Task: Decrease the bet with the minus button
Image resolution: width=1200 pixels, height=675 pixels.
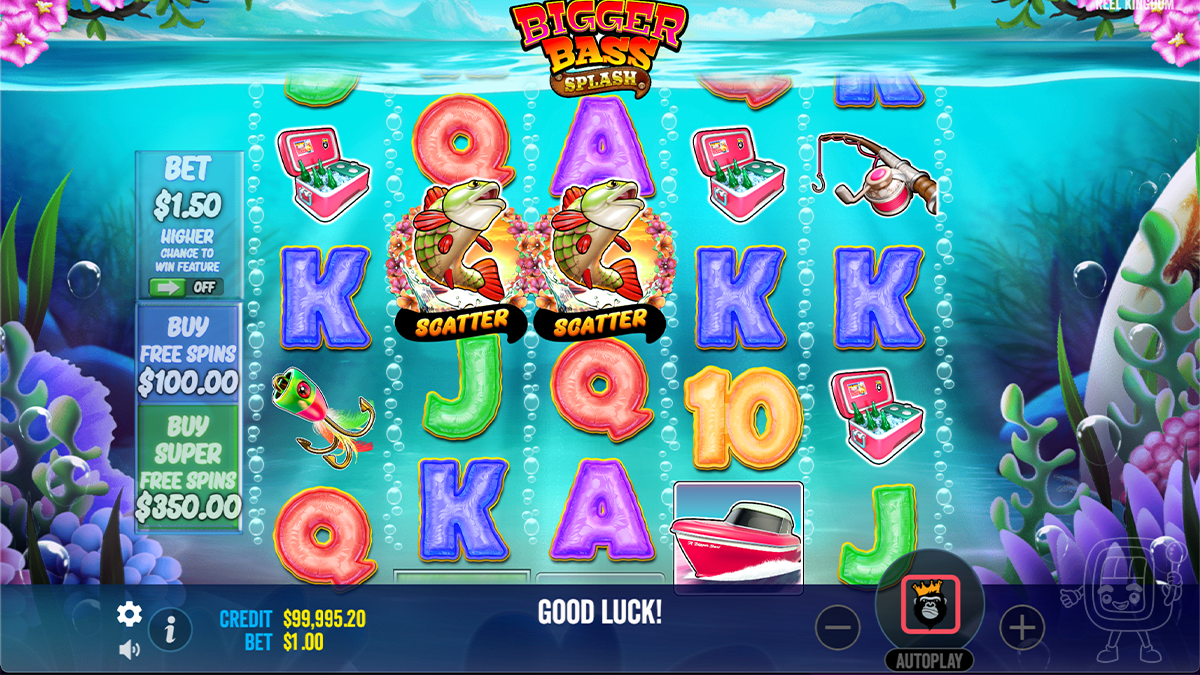Action: pyautogui.click(x=837, y=628)
